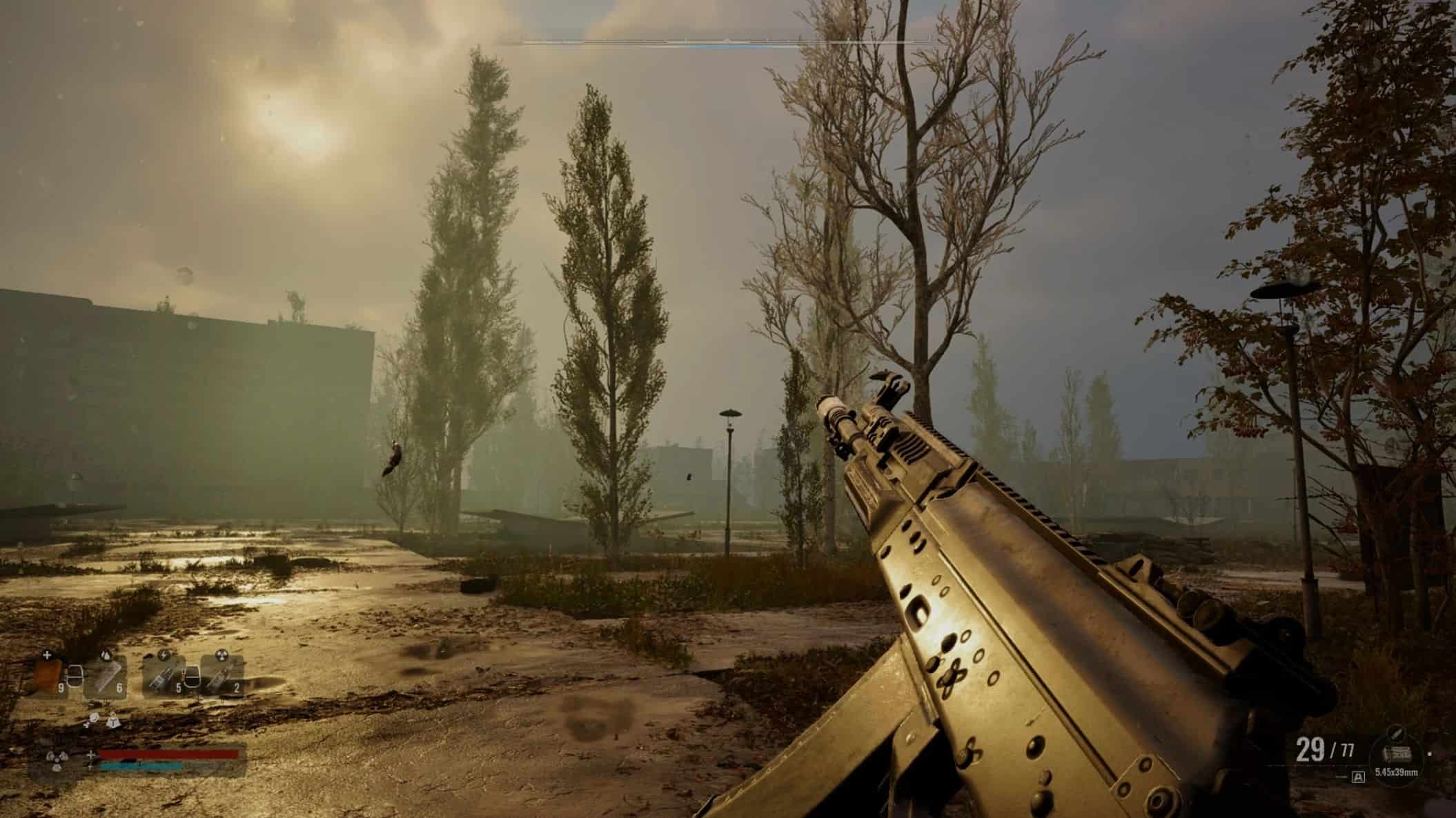
Task: Click the compass bar
Action: (x=726, y=44)
